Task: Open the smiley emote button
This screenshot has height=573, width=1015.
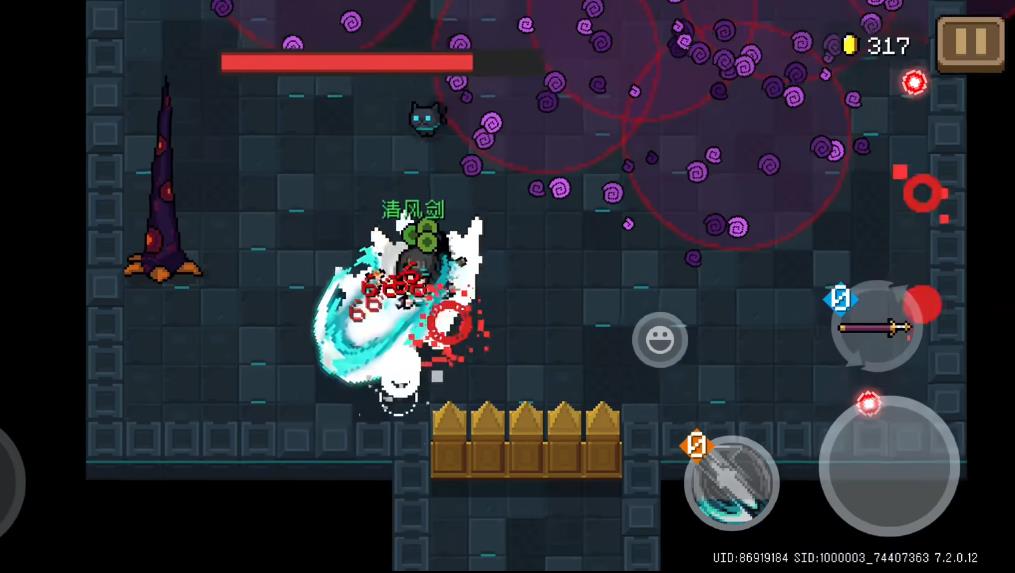Action: pos(660,340)
